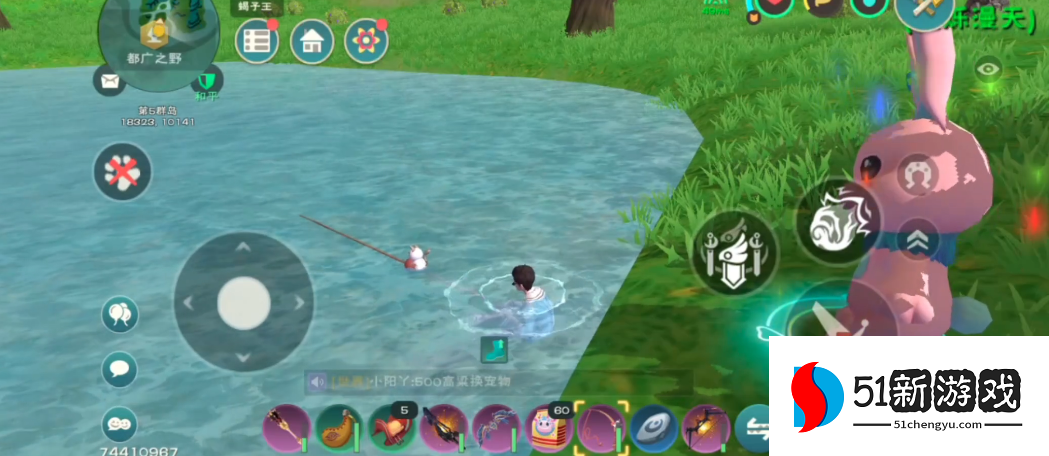Open the flower events icon
The width and height of the screenshot is (1049, 456).
point(366,41)
